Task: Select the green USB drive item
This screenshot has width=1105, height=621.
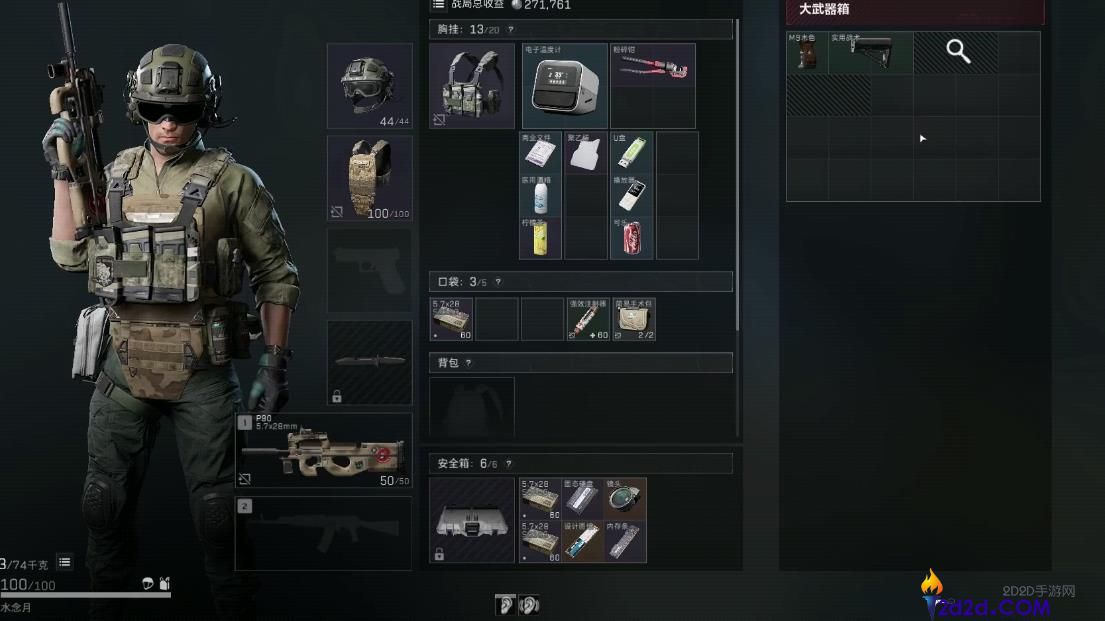Action: pos(631,153)
